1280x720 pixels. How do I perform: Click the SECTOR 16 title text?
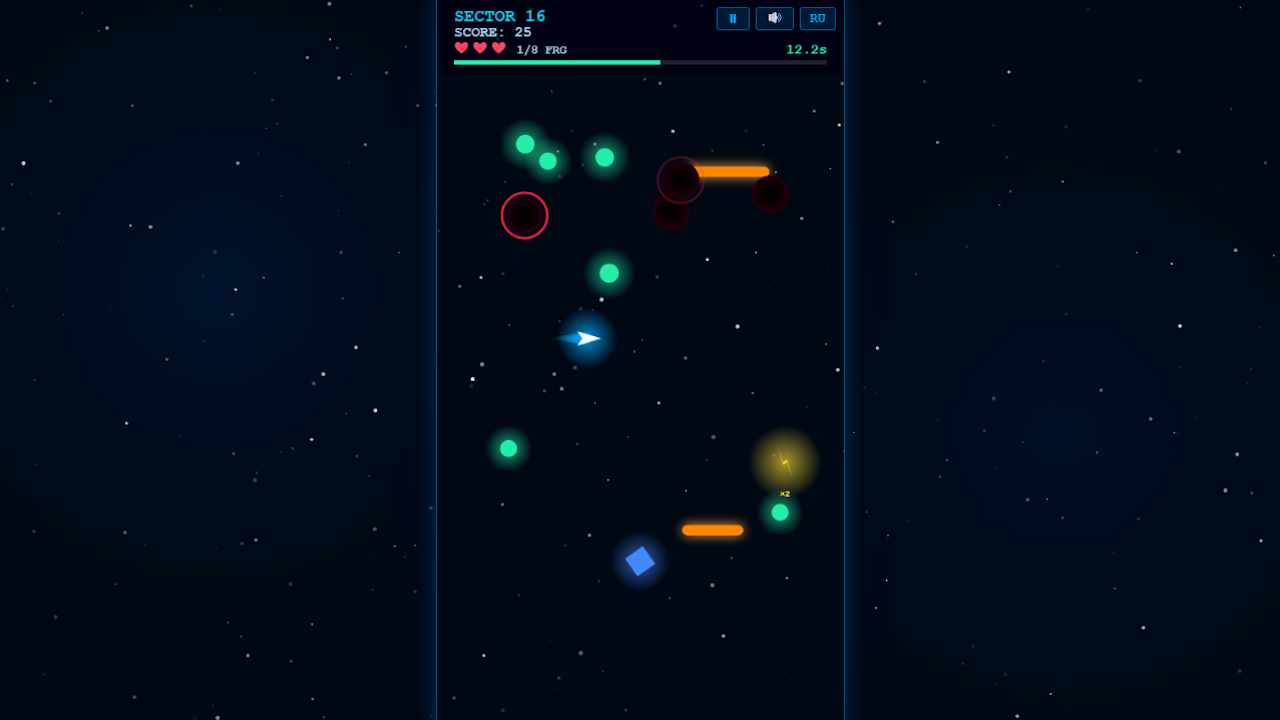pos(500,15)
